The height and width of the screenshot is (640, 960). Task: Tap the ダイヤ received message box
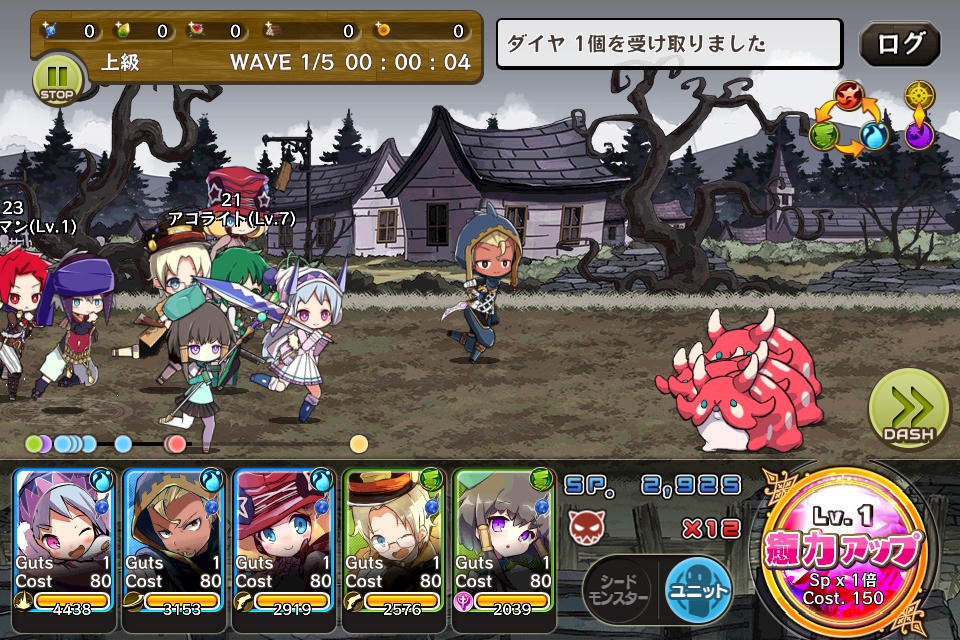(670, 44)
